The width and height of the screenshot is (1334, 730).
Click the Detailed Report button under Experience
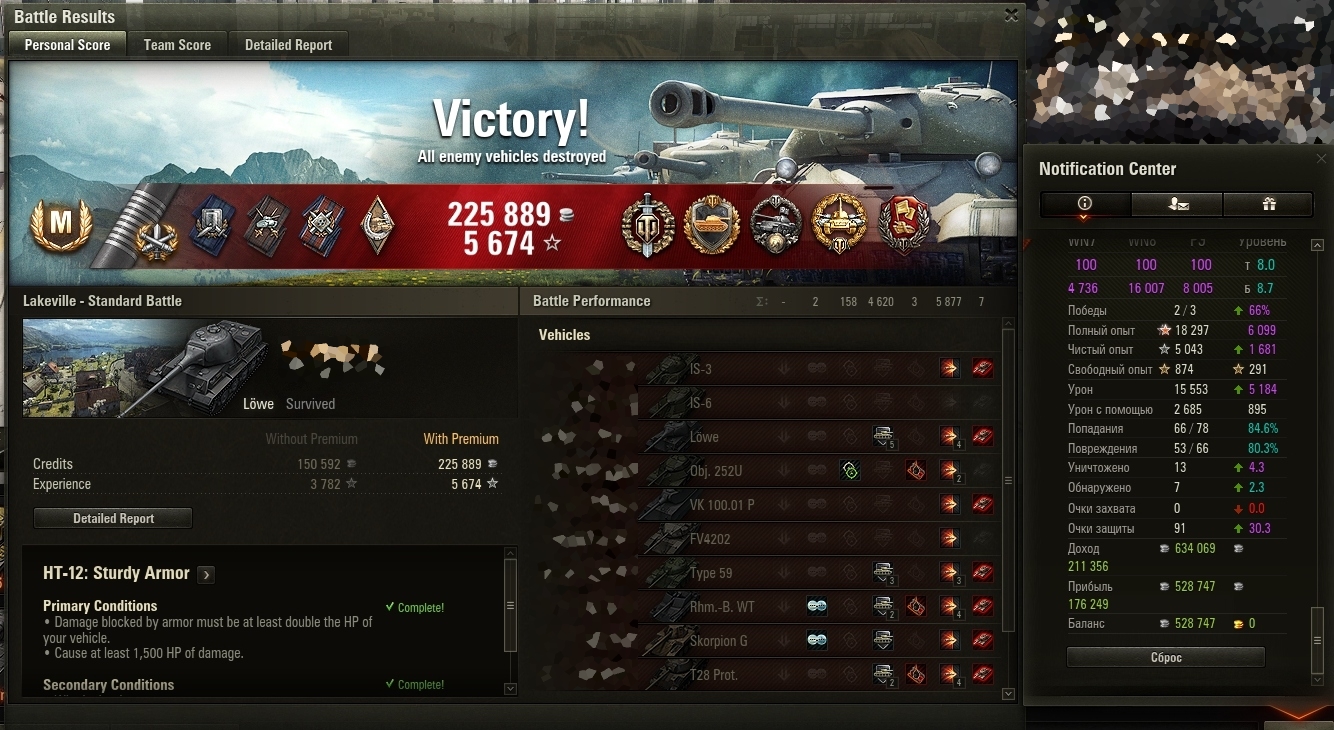coord(113,519)
